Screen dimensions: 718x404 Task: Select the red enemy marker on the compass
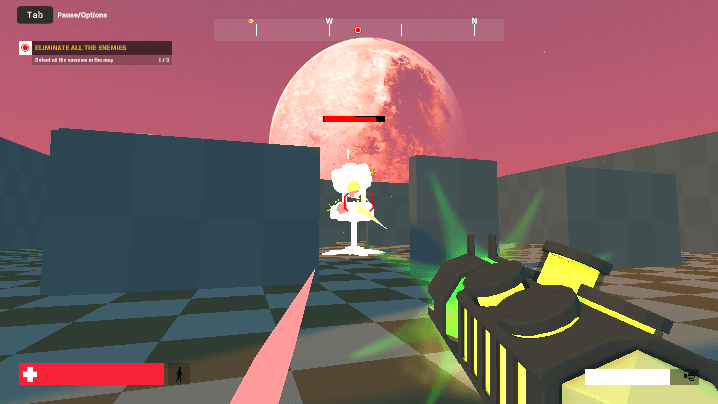tap(358, 30)
